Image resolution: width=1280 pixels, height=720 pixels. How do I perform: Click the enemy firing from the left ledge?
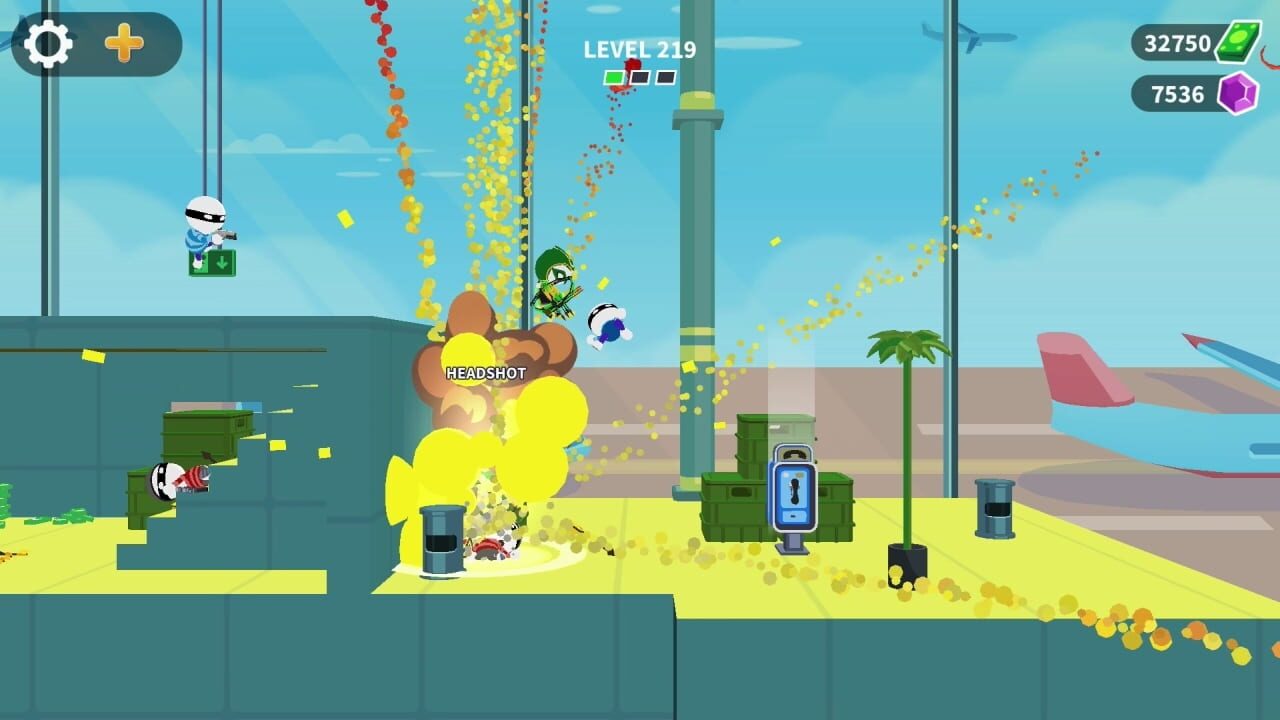170,480
